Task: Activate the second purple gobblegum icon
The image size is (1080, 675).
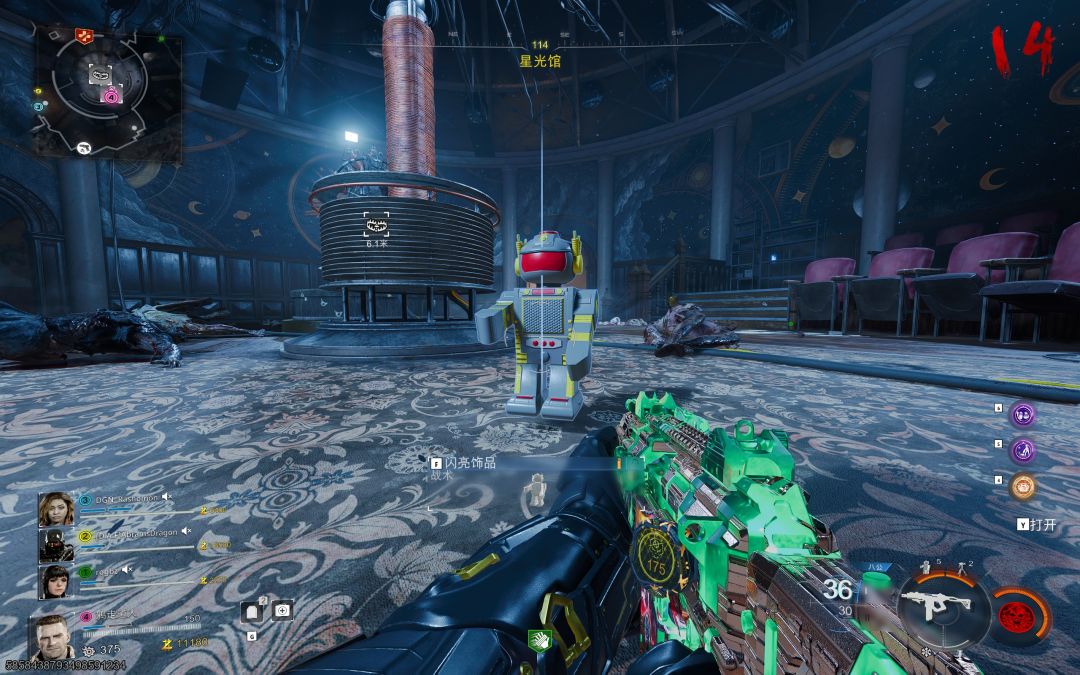Action: tap(1022, 451)
